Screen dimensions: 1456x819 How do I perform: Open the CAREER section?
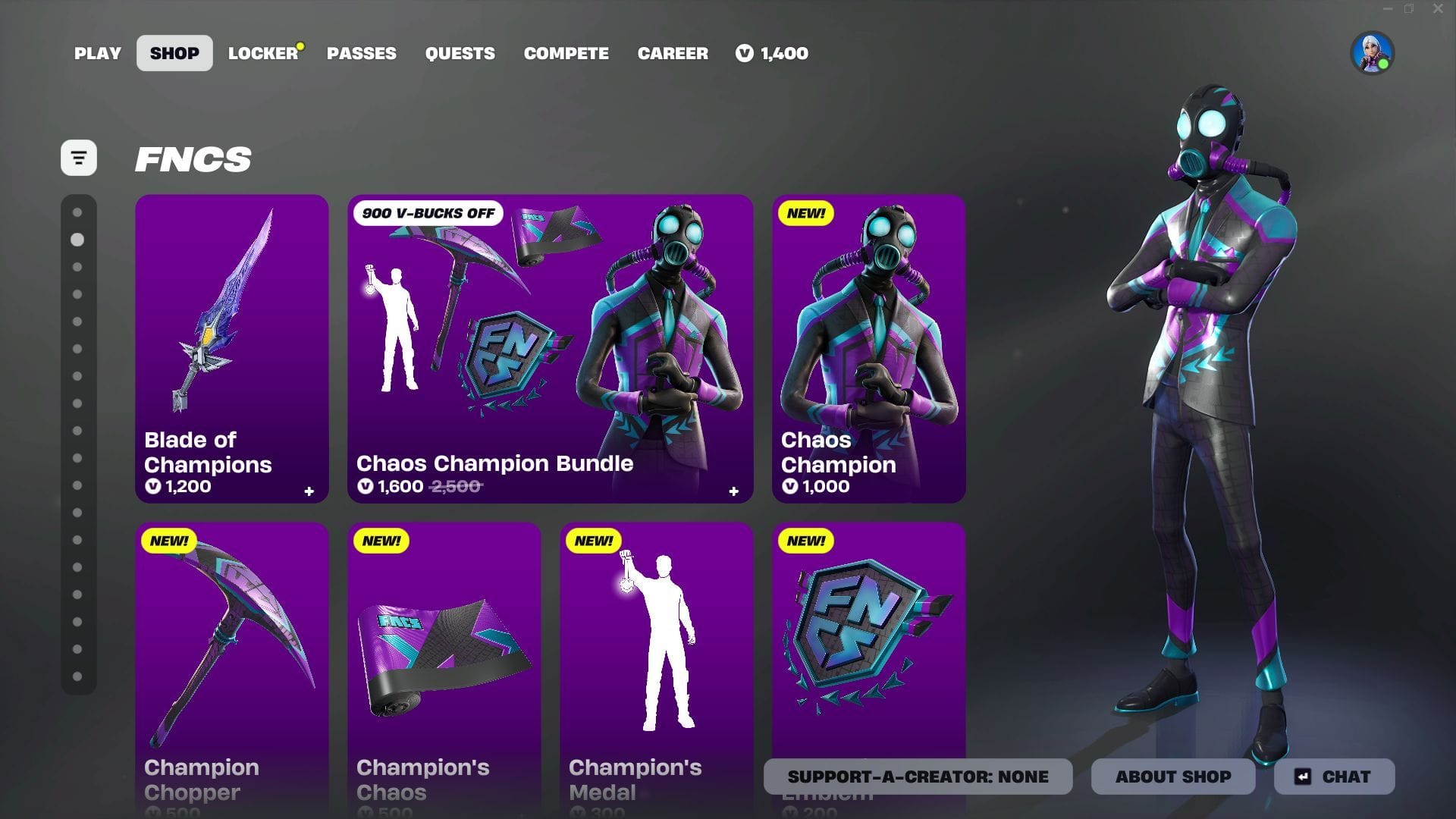pos(673,53)
